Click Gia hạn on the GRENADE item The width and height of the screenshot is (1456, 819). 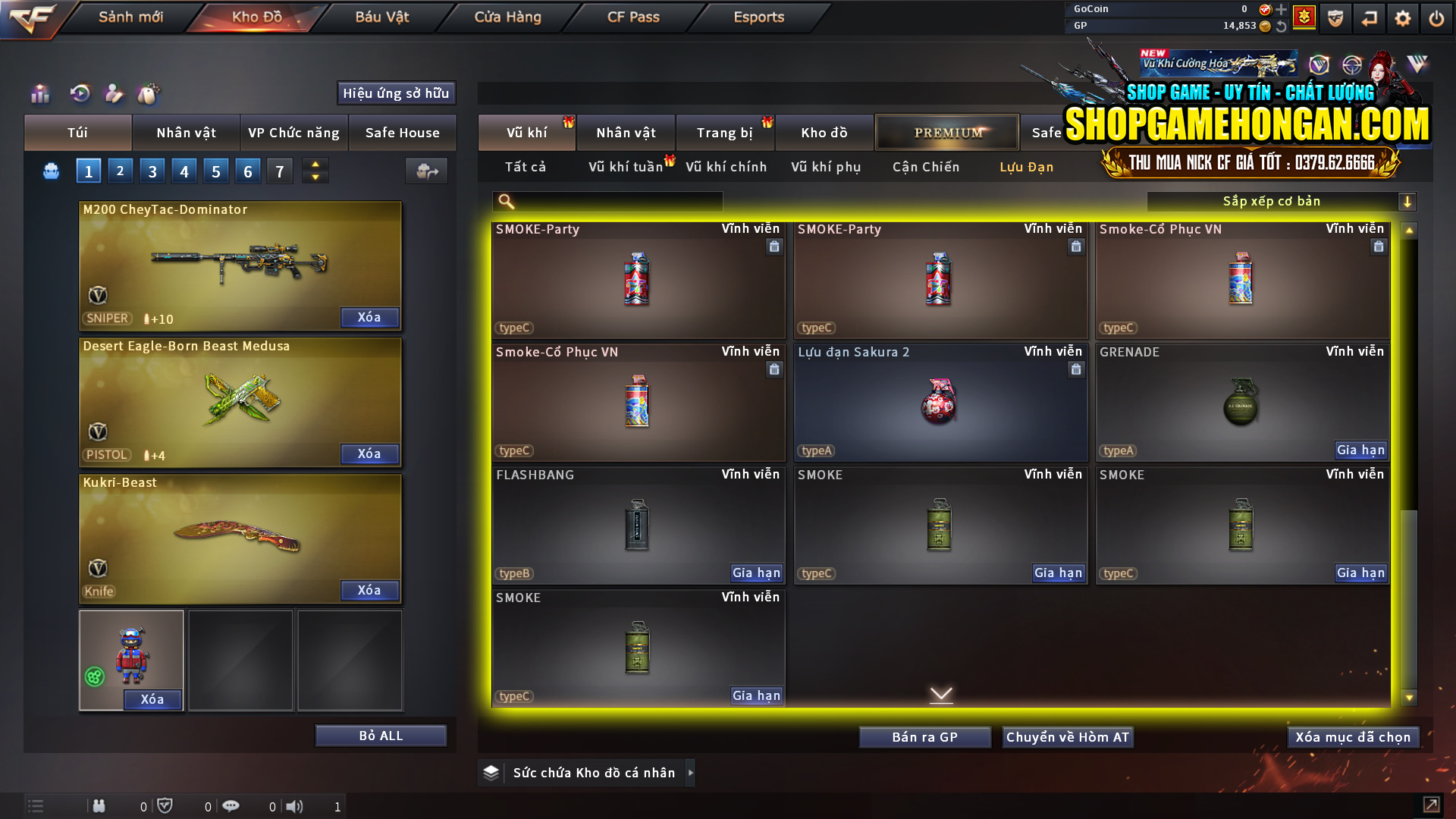[x=1361, y=450]
